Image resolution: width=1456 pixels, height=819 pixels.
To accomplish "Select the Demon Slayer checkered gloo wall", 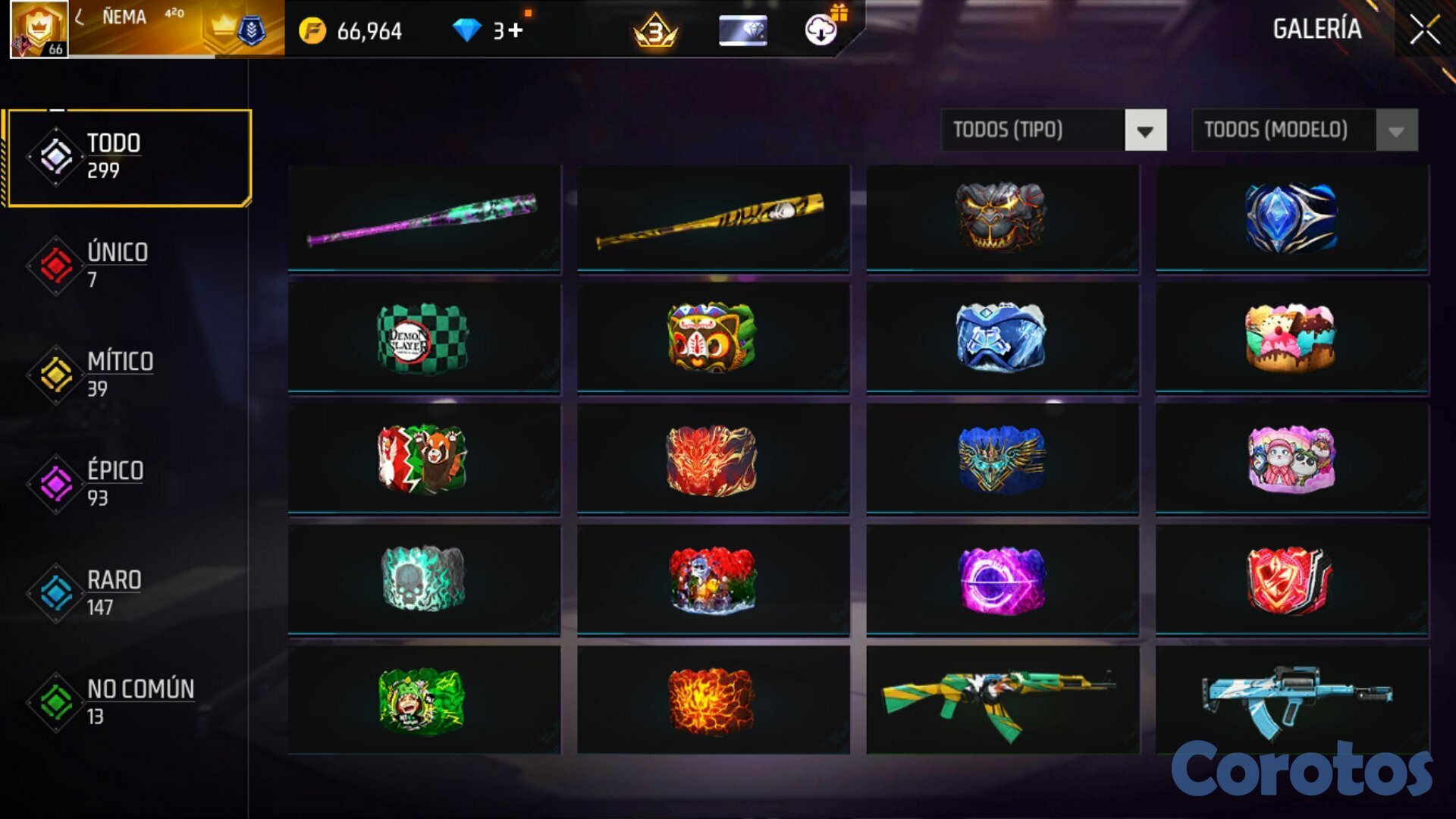I will coord(424,339).
